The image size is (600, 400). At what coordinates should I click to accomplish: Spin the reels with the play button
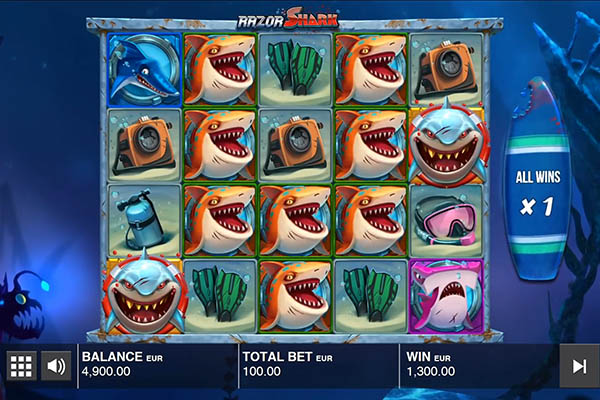click(578, 365)
